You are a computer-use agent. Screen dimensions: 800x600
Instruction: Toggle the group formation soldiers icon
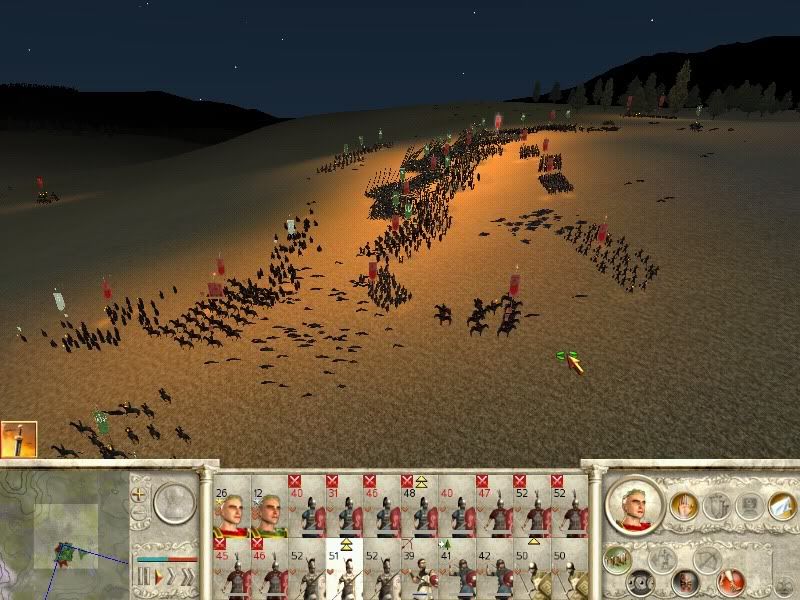click(615, 558)
